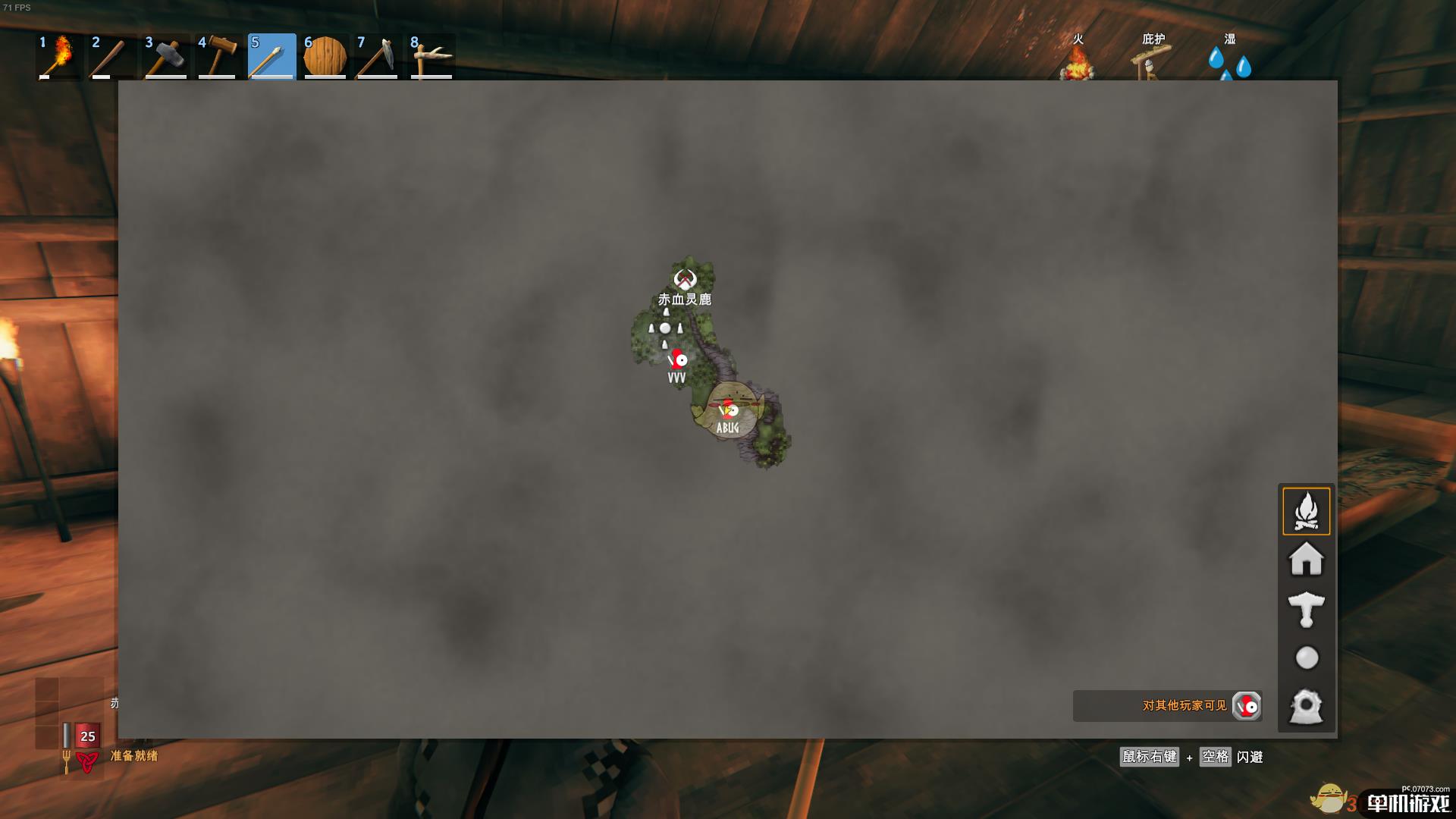Click the highlighted spear in slot 5

coord(271,56)
